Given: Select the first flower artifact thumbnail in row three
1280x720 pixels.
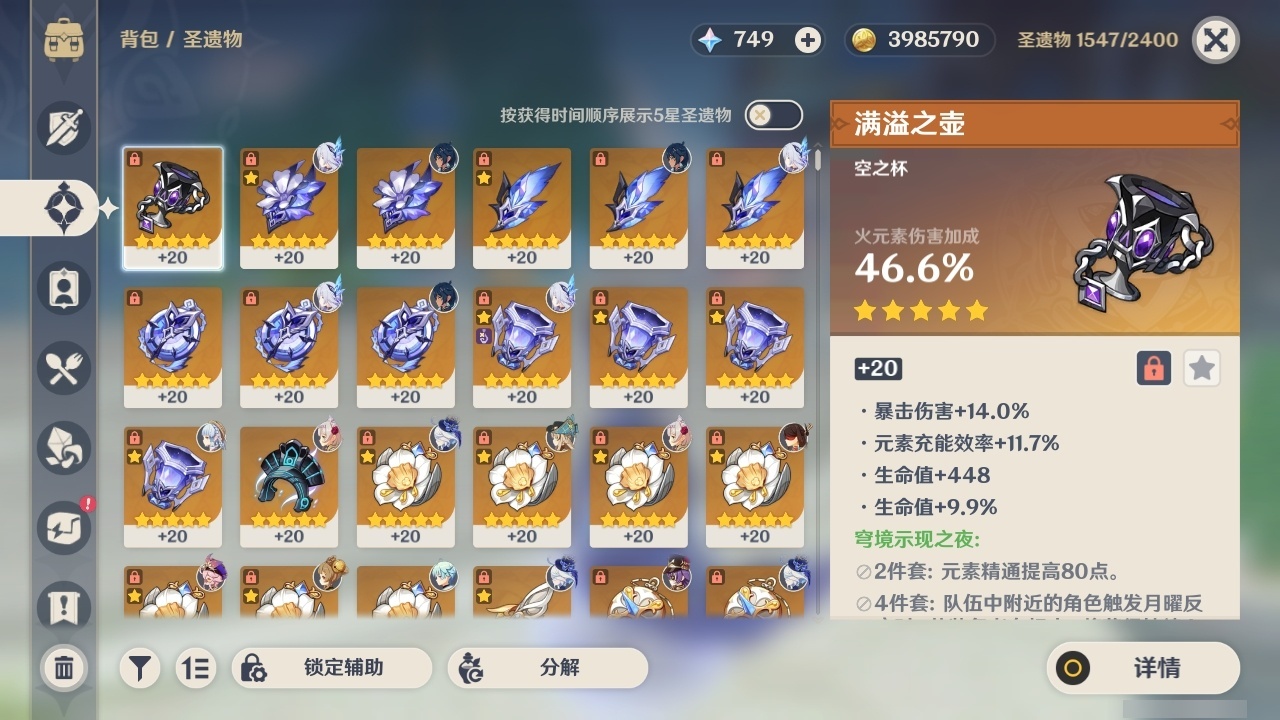Looking at the screenshot, I should (x=405, y=485).
